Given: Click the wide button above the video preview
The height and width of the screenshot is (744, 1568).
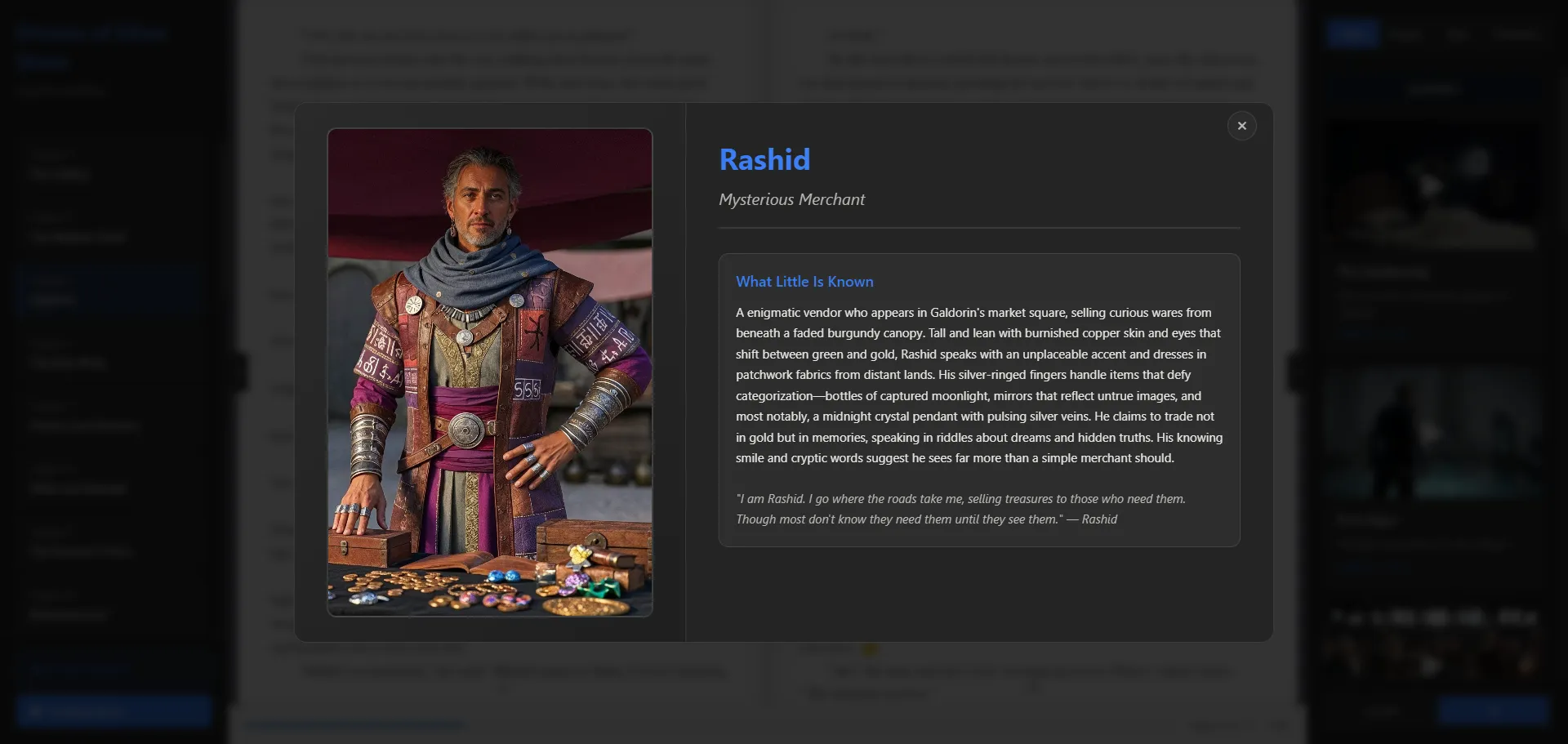Looking at the screenshot, I should (x=1434, y=88).
